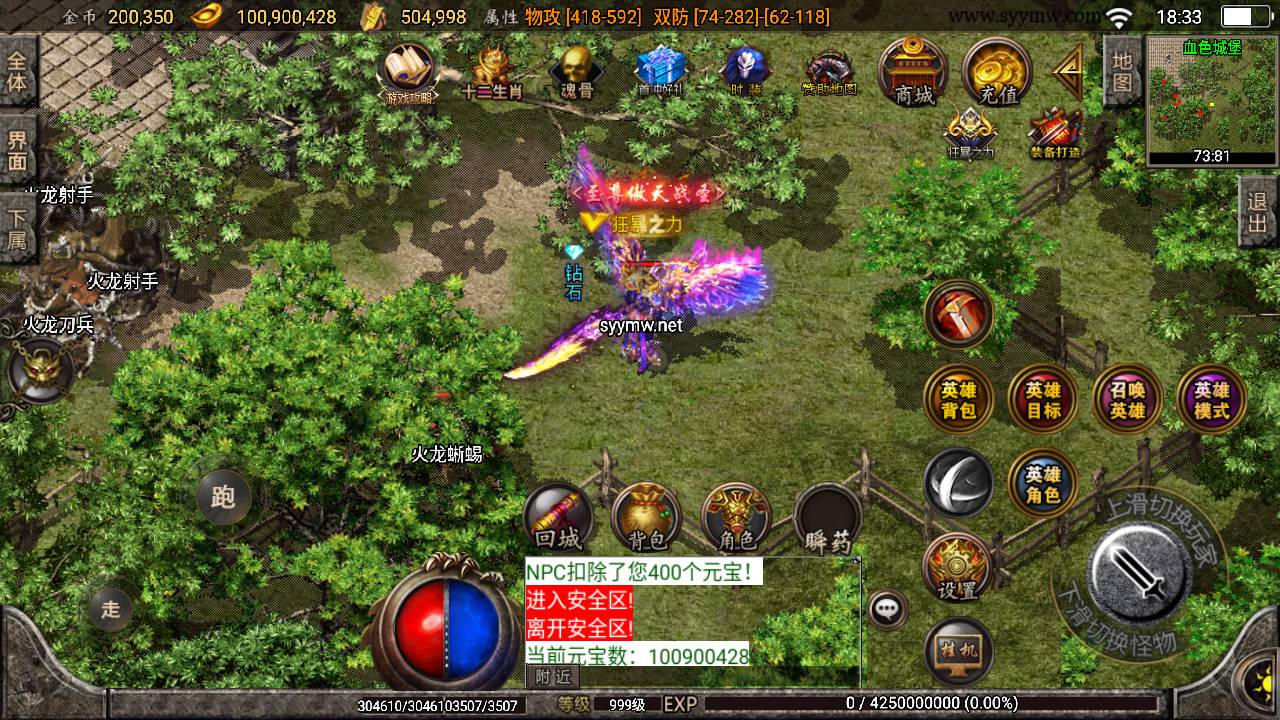Screen dimensions: 1280x720
Task: Switch 英雄模式 hero mode
Action: [x=1211, y=399]
